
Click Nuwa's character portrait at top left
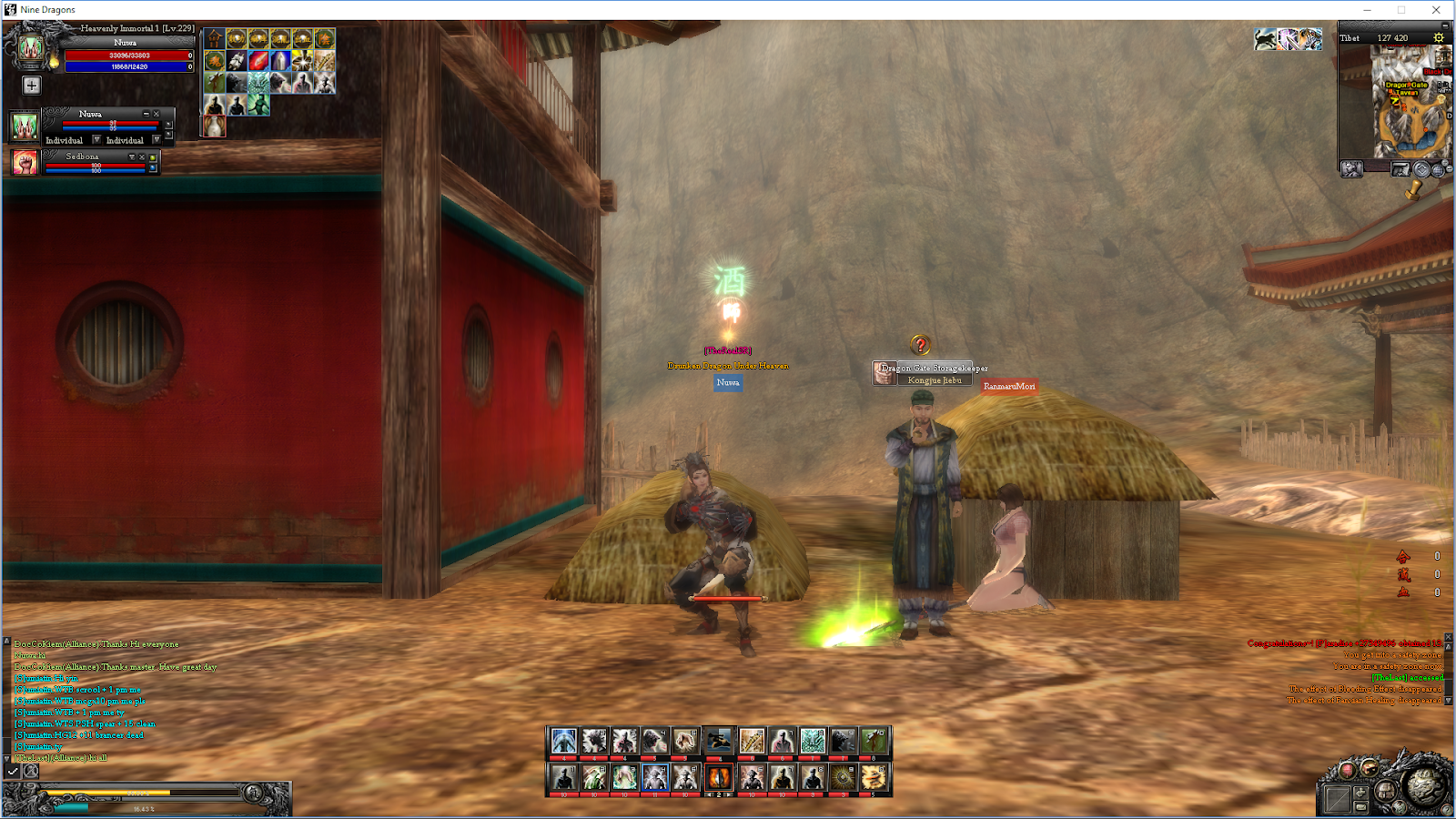tap(31, 48)
